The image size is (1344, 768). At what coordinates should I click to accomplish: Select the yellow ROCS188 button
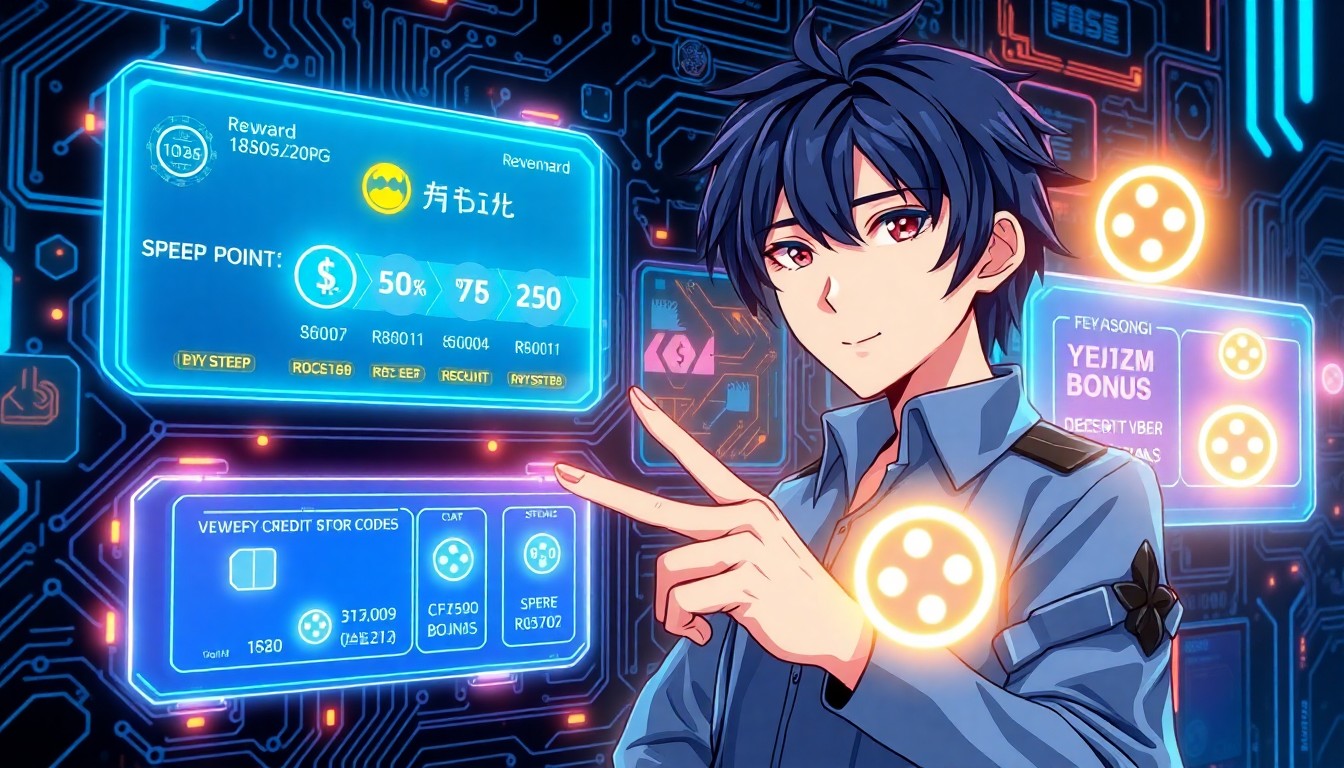click(321, 368)
